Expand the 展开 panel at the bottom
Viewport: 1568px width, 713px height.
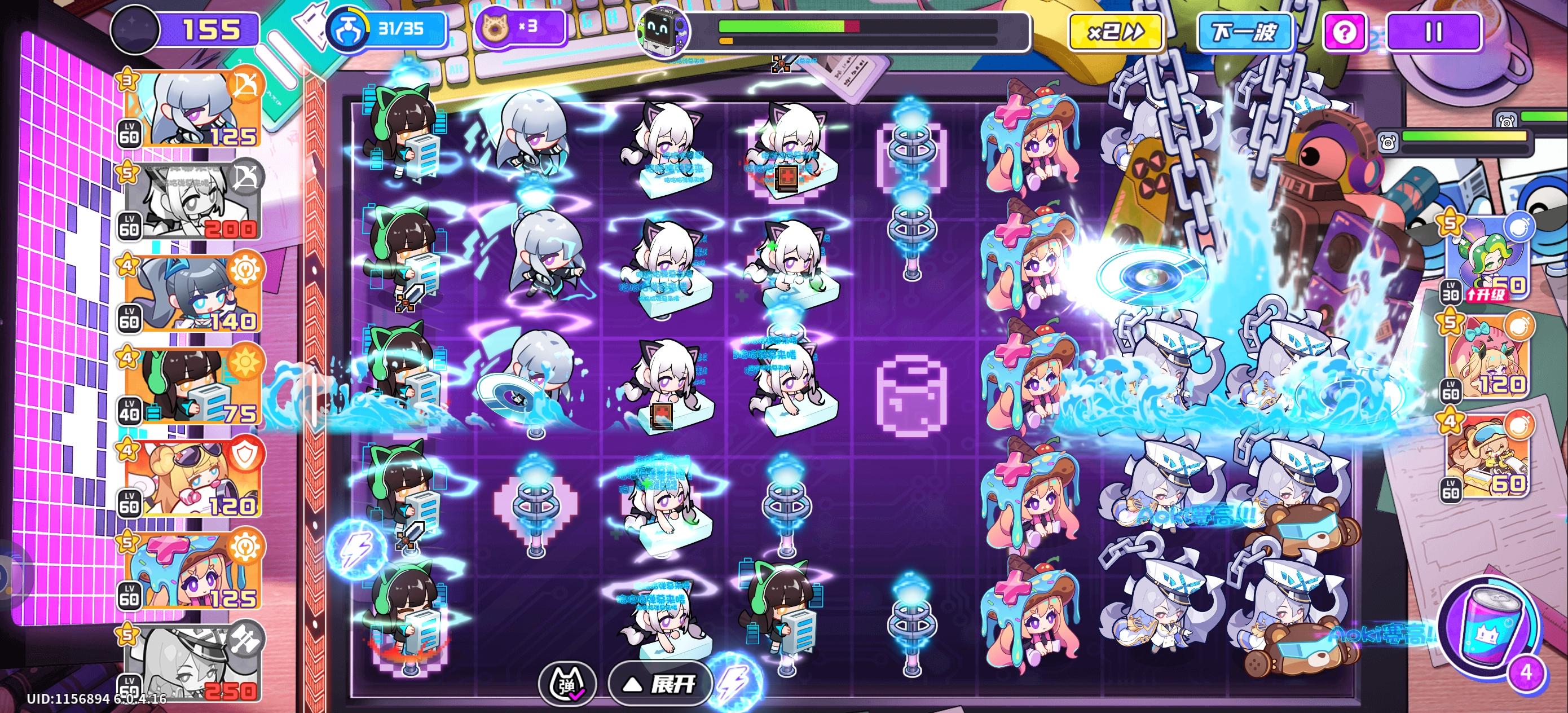659,684
